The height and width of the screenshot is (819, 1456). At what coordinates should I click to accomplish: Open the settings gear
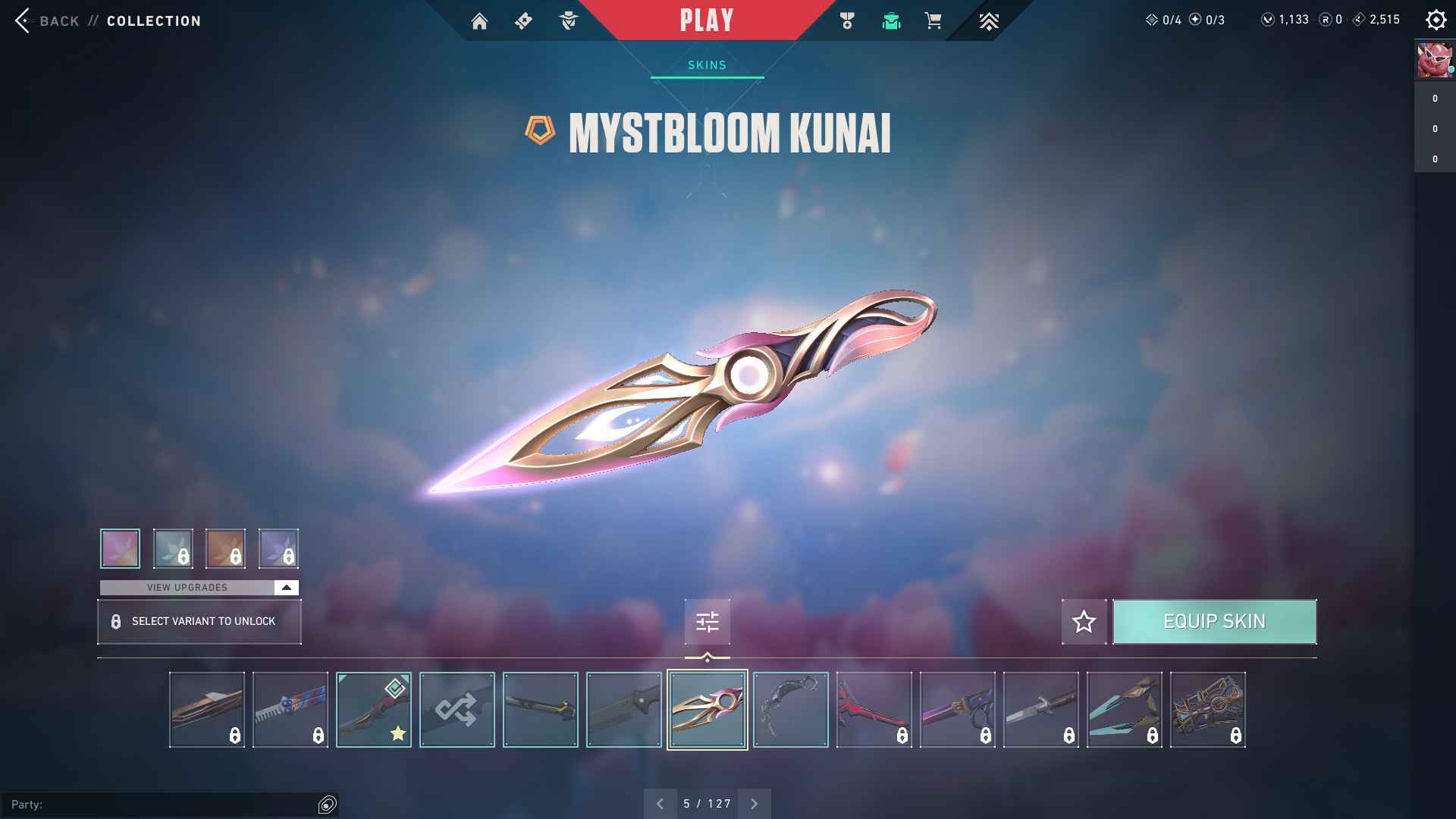pyautogui.click(x=1436, y=20)
